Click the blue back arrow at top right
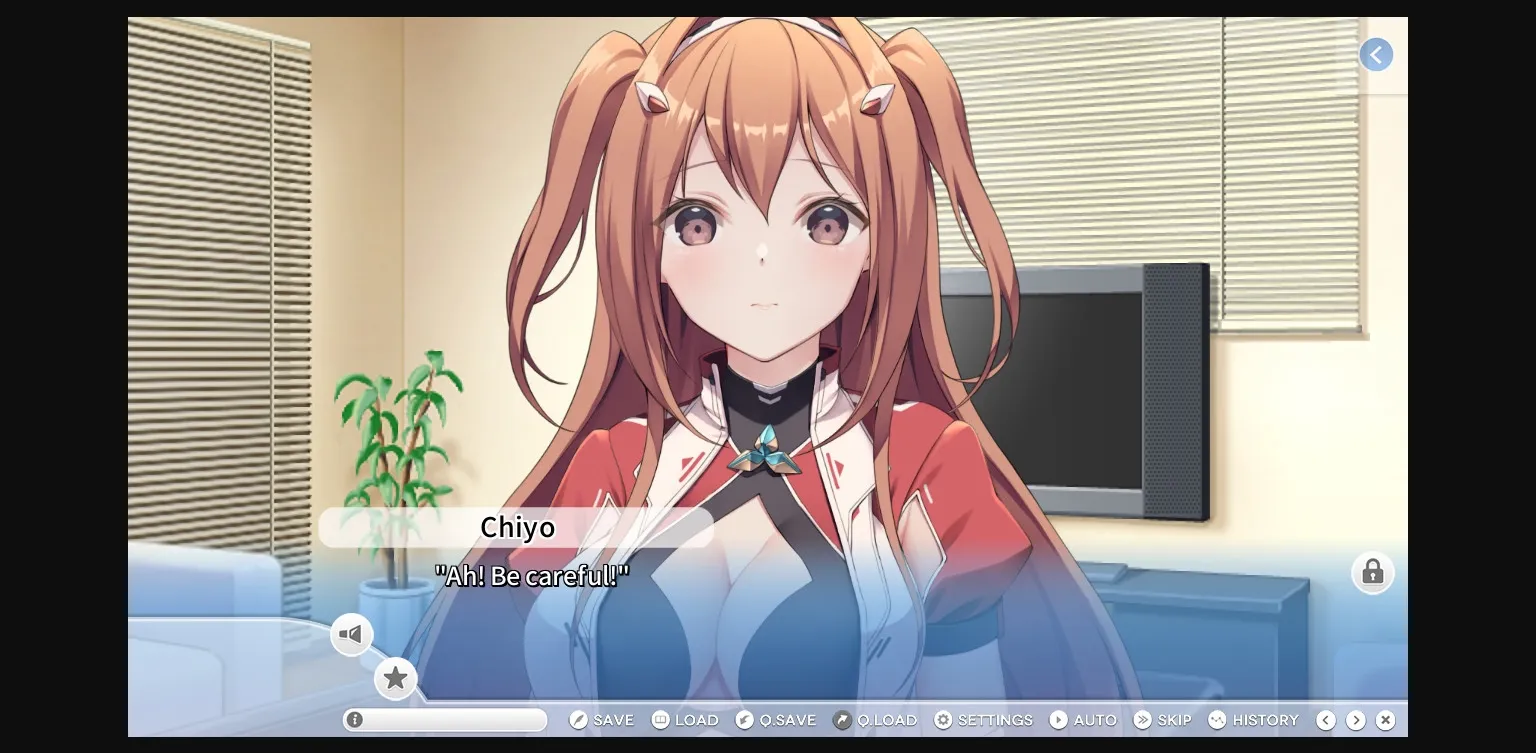 point(1376,54)
